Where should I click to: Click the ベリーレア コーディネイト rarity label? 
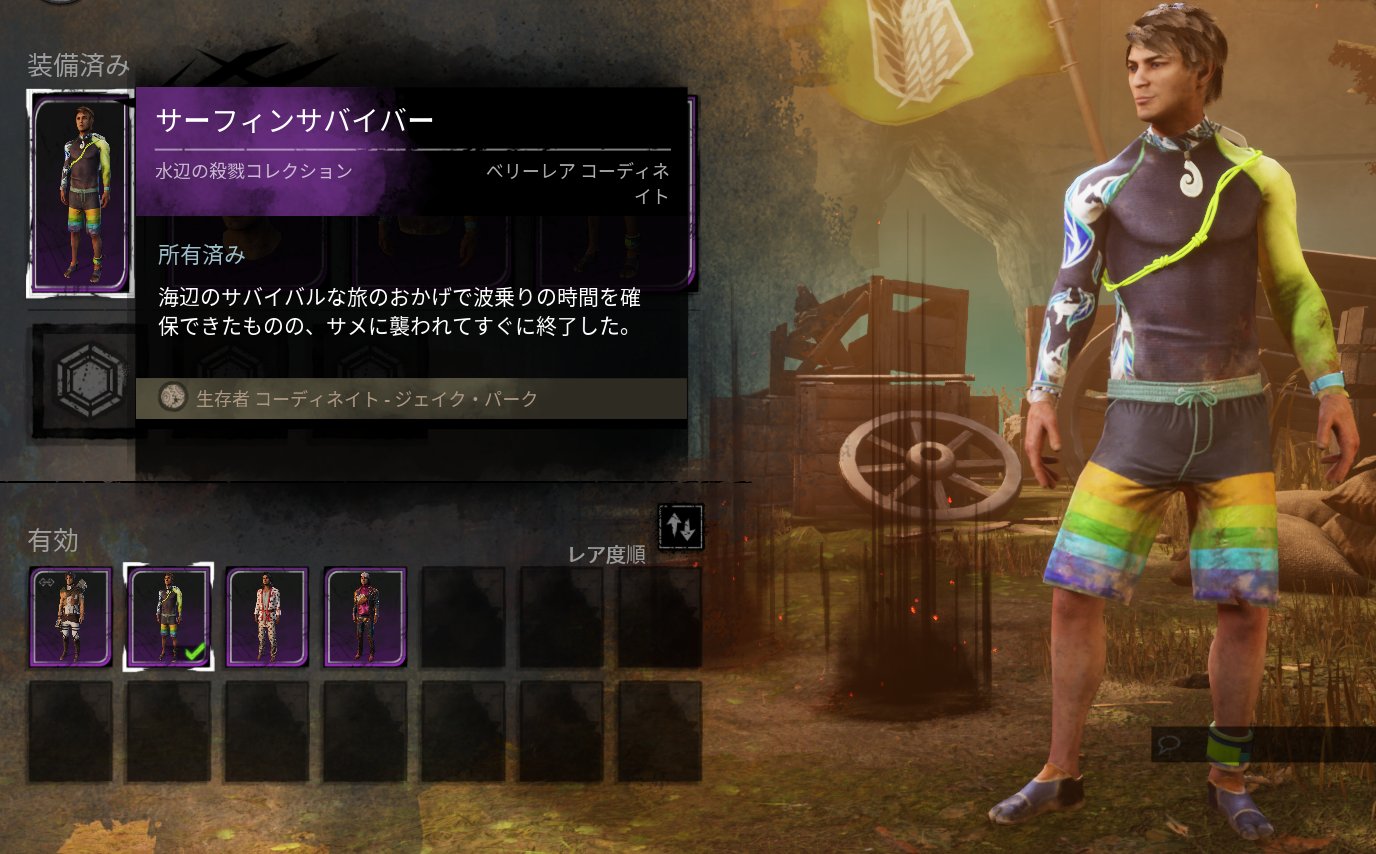pos(576,180)
